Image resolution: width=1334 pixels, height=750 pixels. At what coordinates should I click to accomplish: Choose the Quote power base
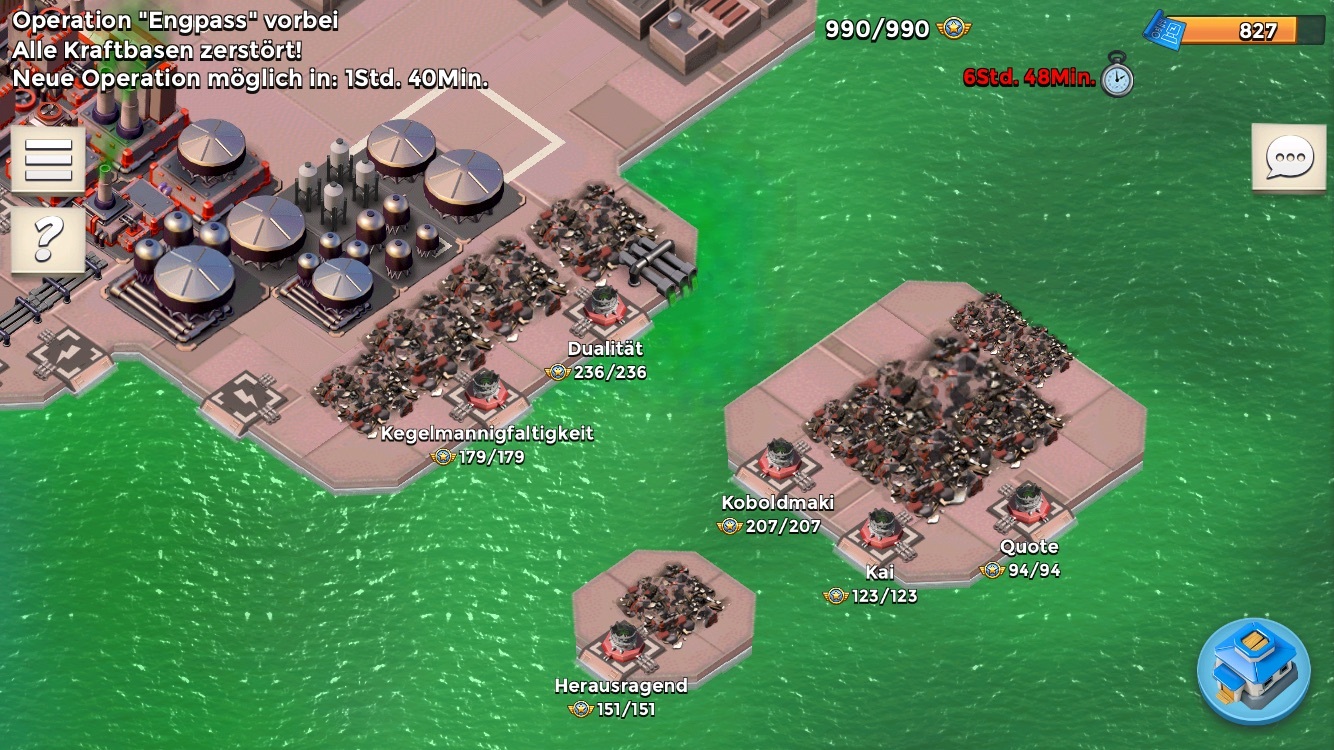[x=1027, y=504]
